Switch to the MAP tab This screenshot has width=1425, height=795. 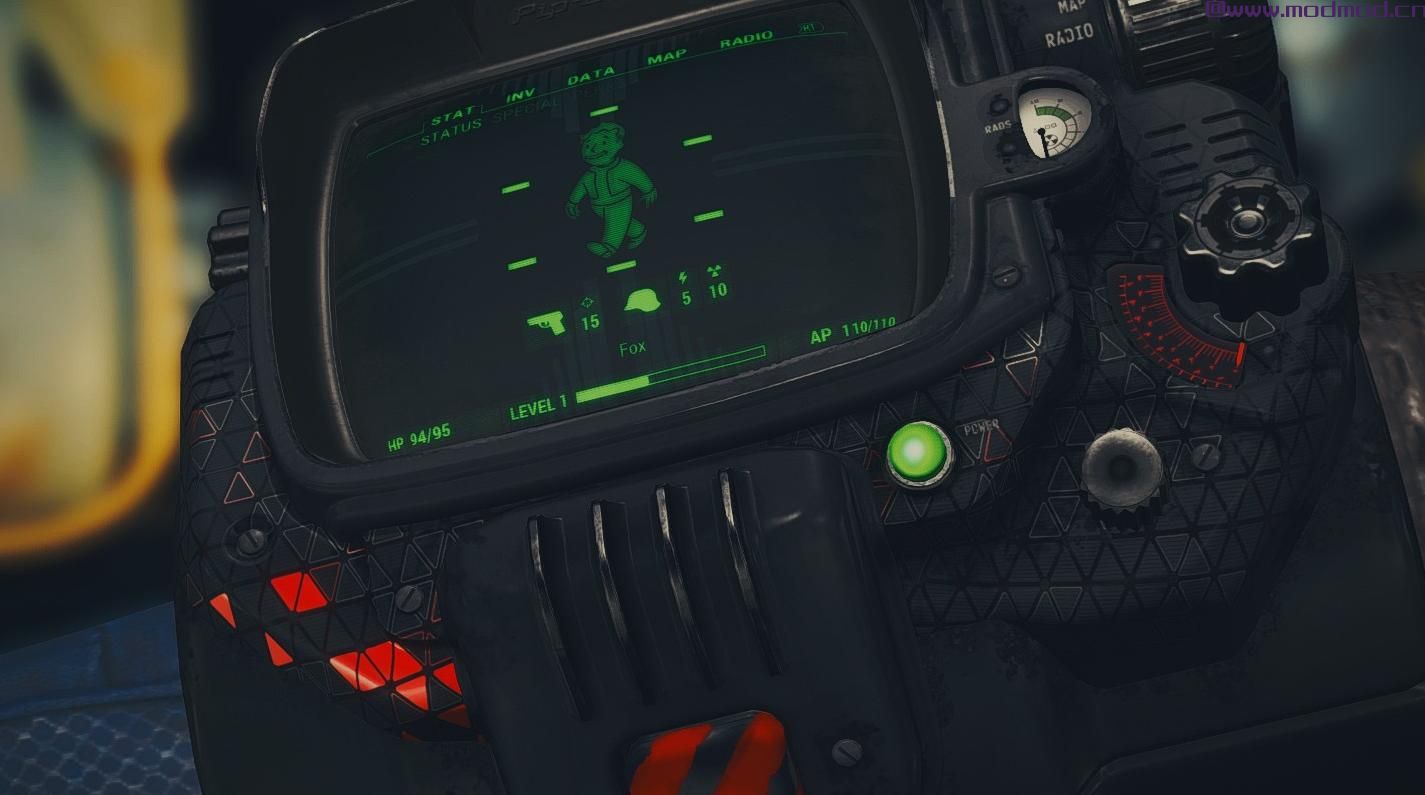[667, 59]
